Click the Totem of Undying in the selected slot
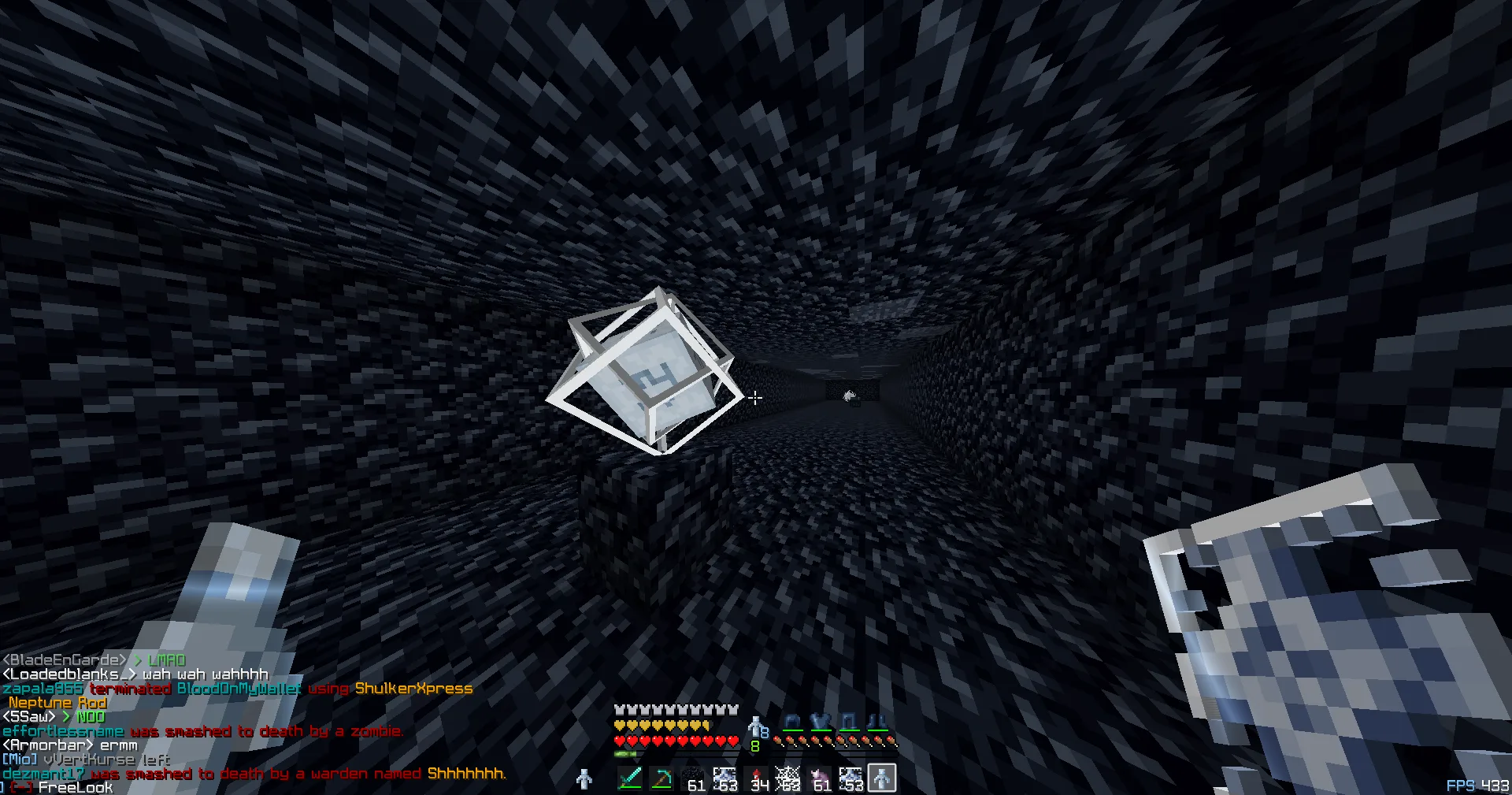The width and height of the screenshot is (1512, 795). coord(882,778)
